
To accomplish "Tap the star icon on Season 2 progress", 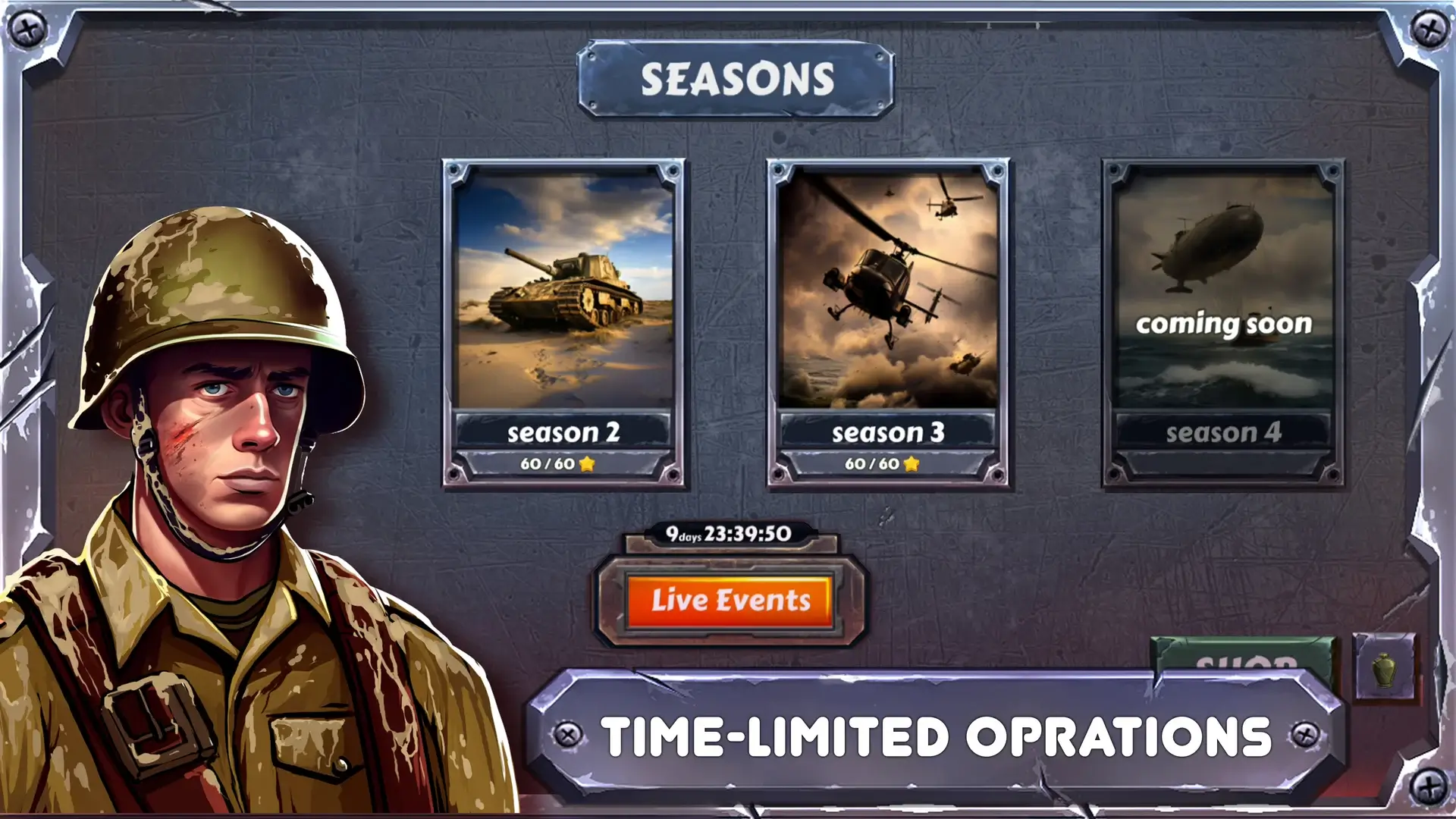I will point(588,464).
